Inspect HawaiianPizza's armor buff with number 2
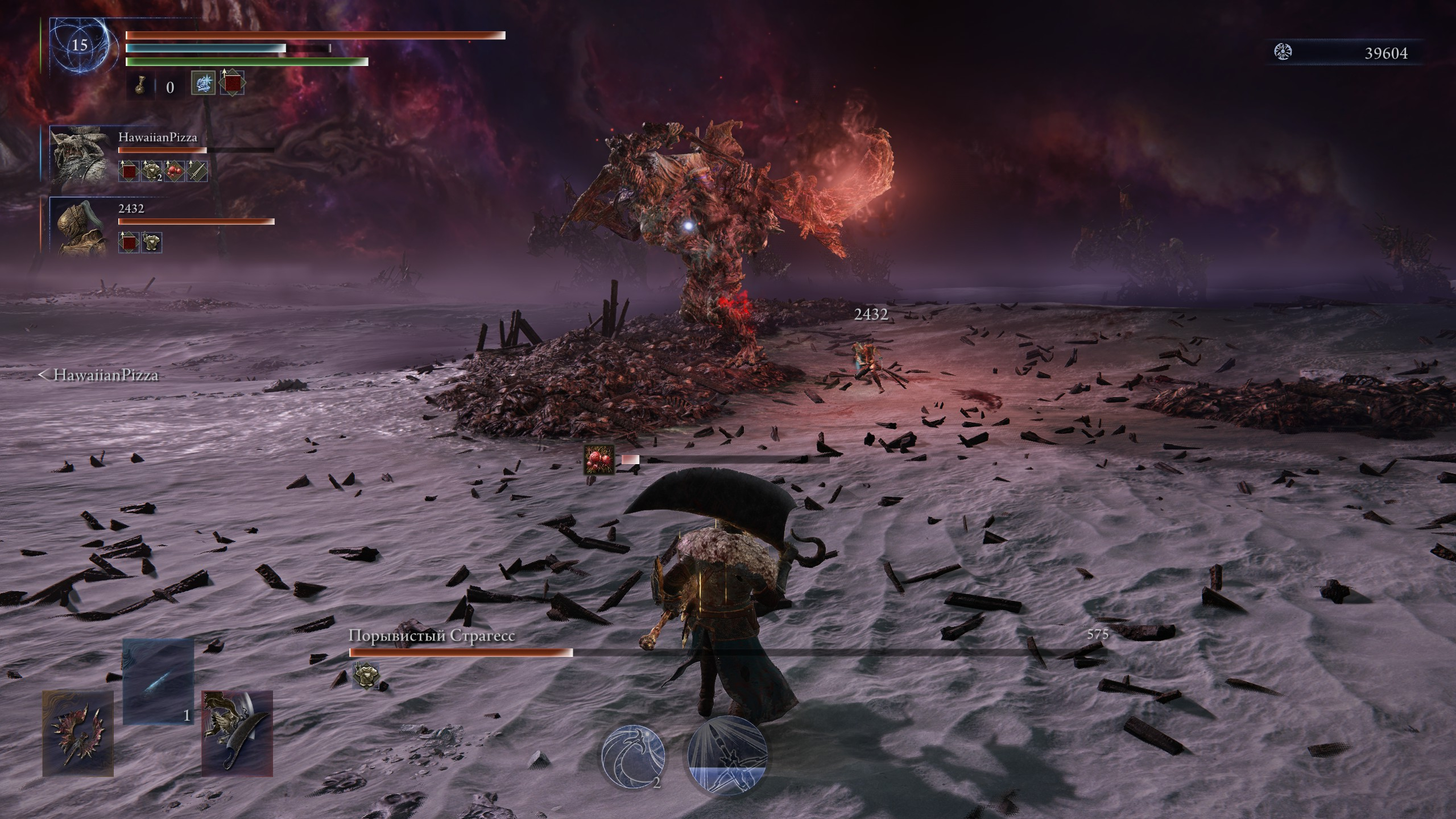 point(151,171)
